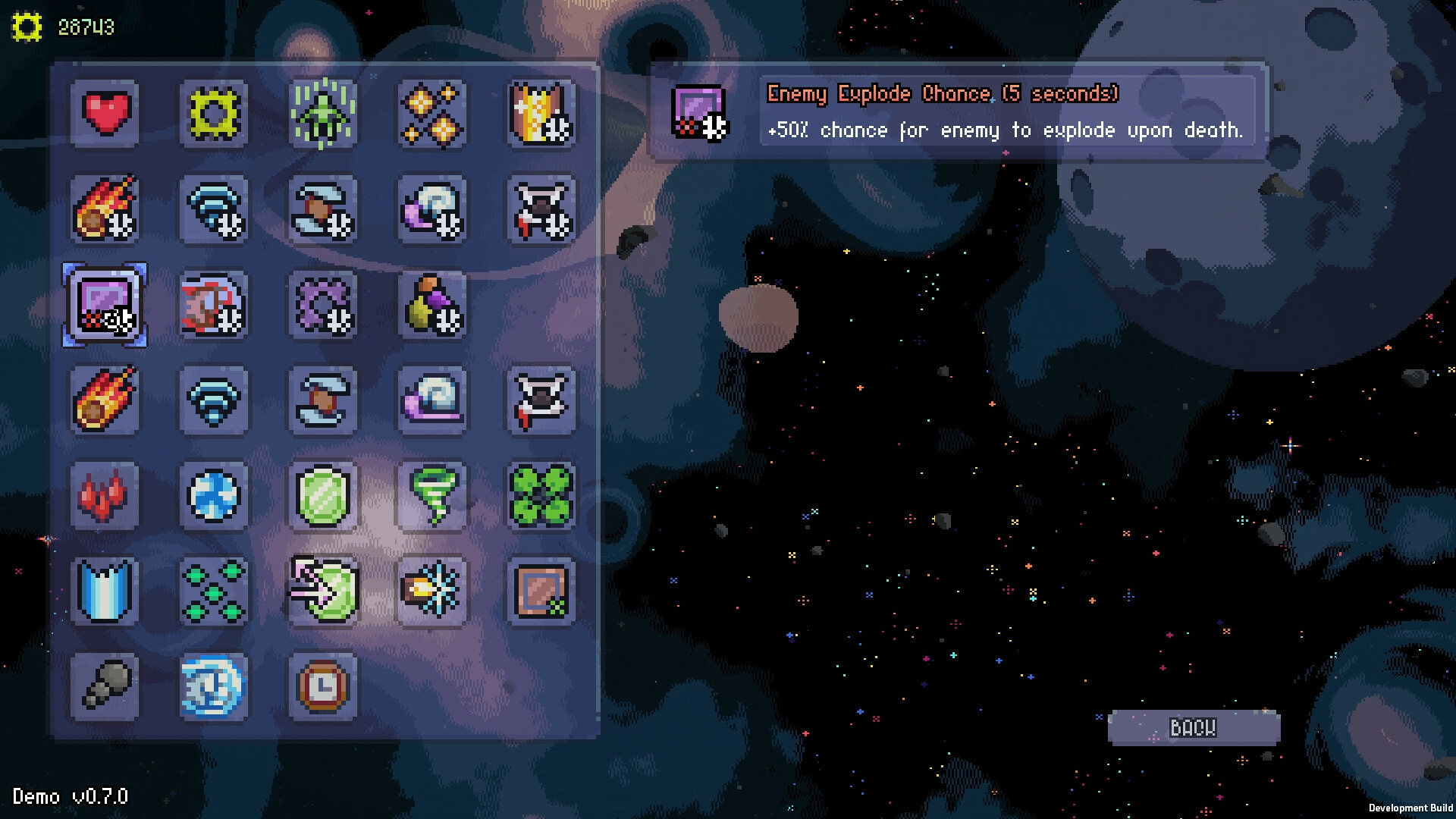Select the blue globe upgrade icon
The height and width of the screenshot is (819, 1456).
pos(214,496)
